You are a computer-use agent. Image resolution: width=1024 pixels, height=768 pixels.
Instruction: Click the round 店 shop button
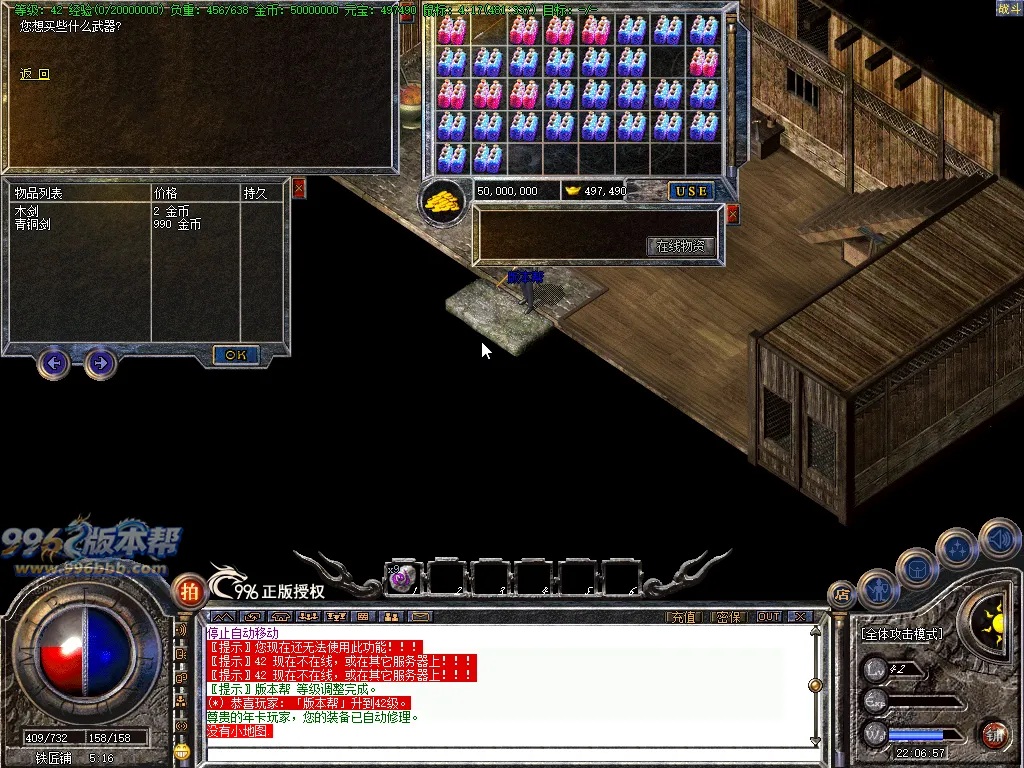[x=841, y=594]
